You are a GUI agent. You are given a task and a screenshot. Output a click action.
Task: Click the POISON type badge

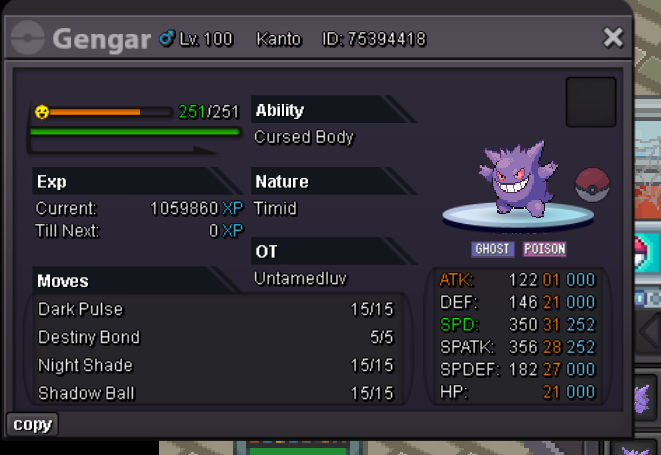point(544,249)
